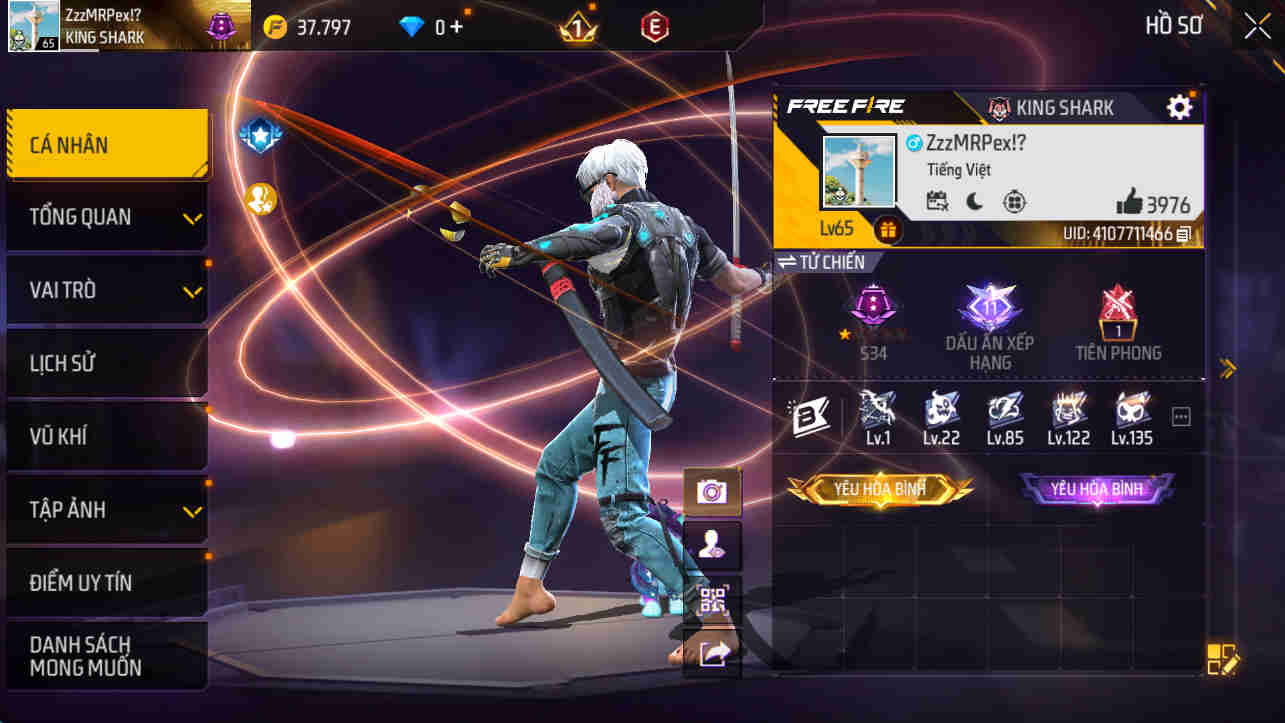
Task: Switch to the LỊCH SỬ tab
Action: click(x=107, y=363)
